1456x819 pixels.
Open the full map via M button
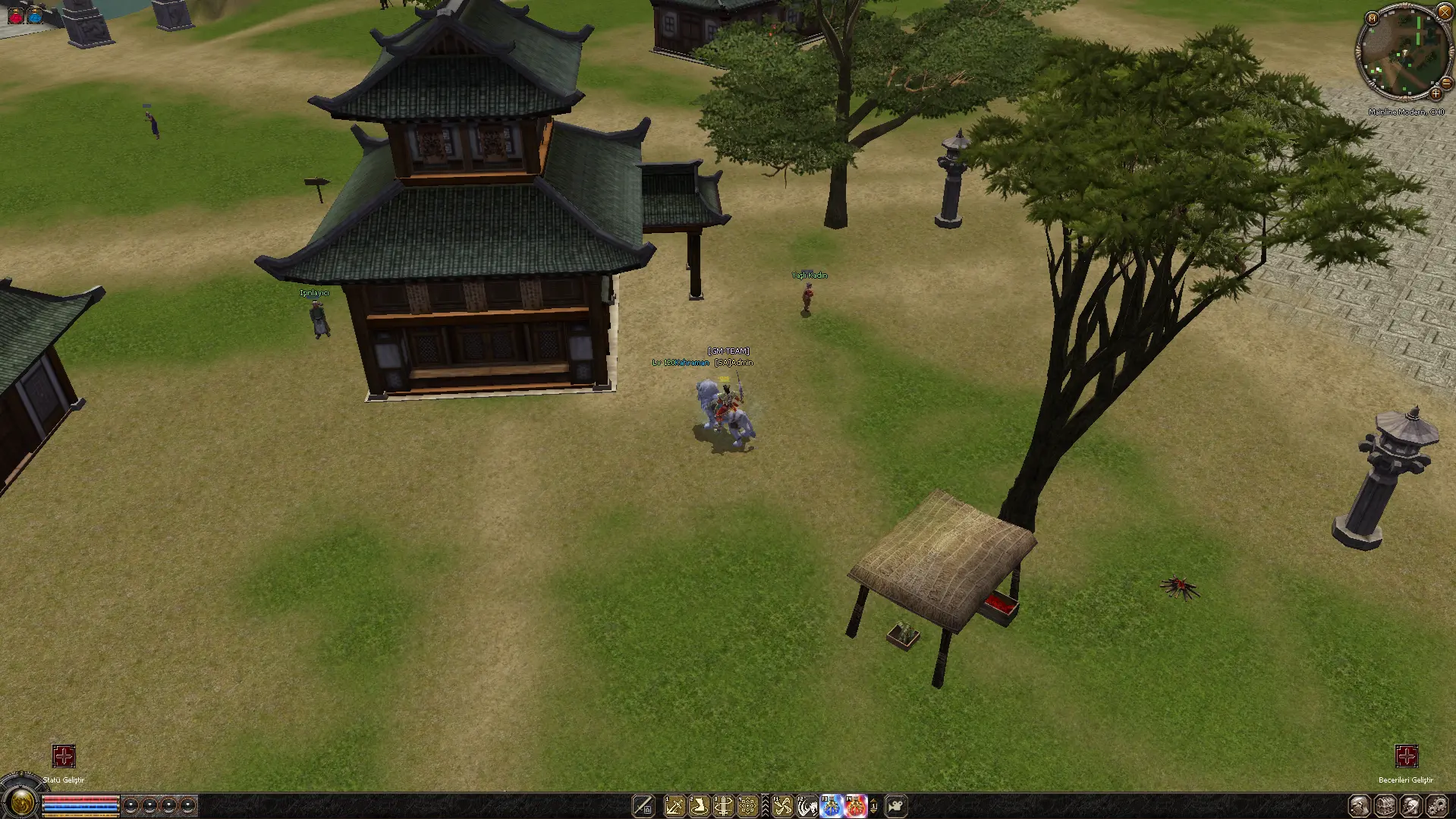1371,18
